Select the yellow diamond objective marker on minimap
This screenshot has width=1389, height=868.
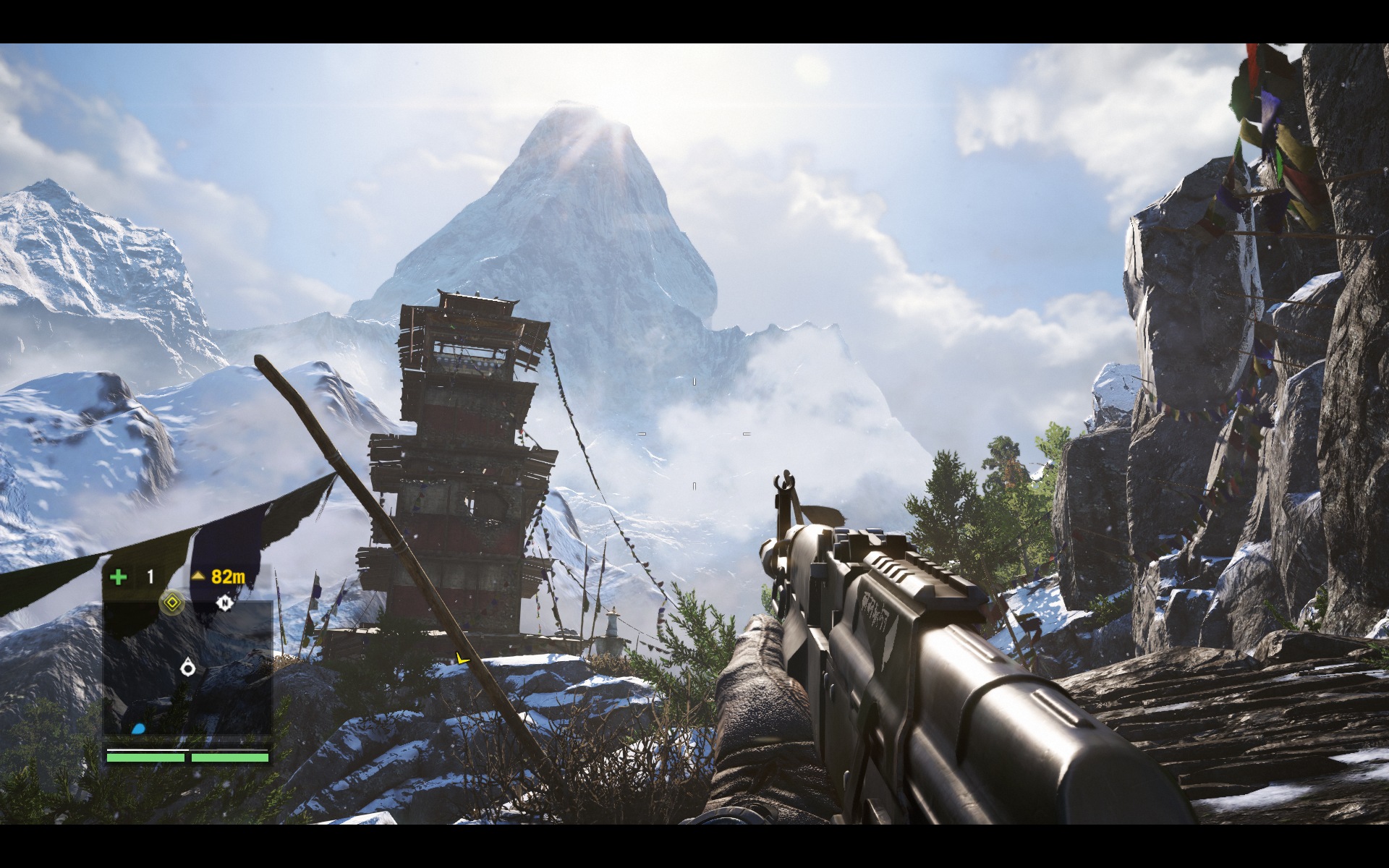coord(172,602)
